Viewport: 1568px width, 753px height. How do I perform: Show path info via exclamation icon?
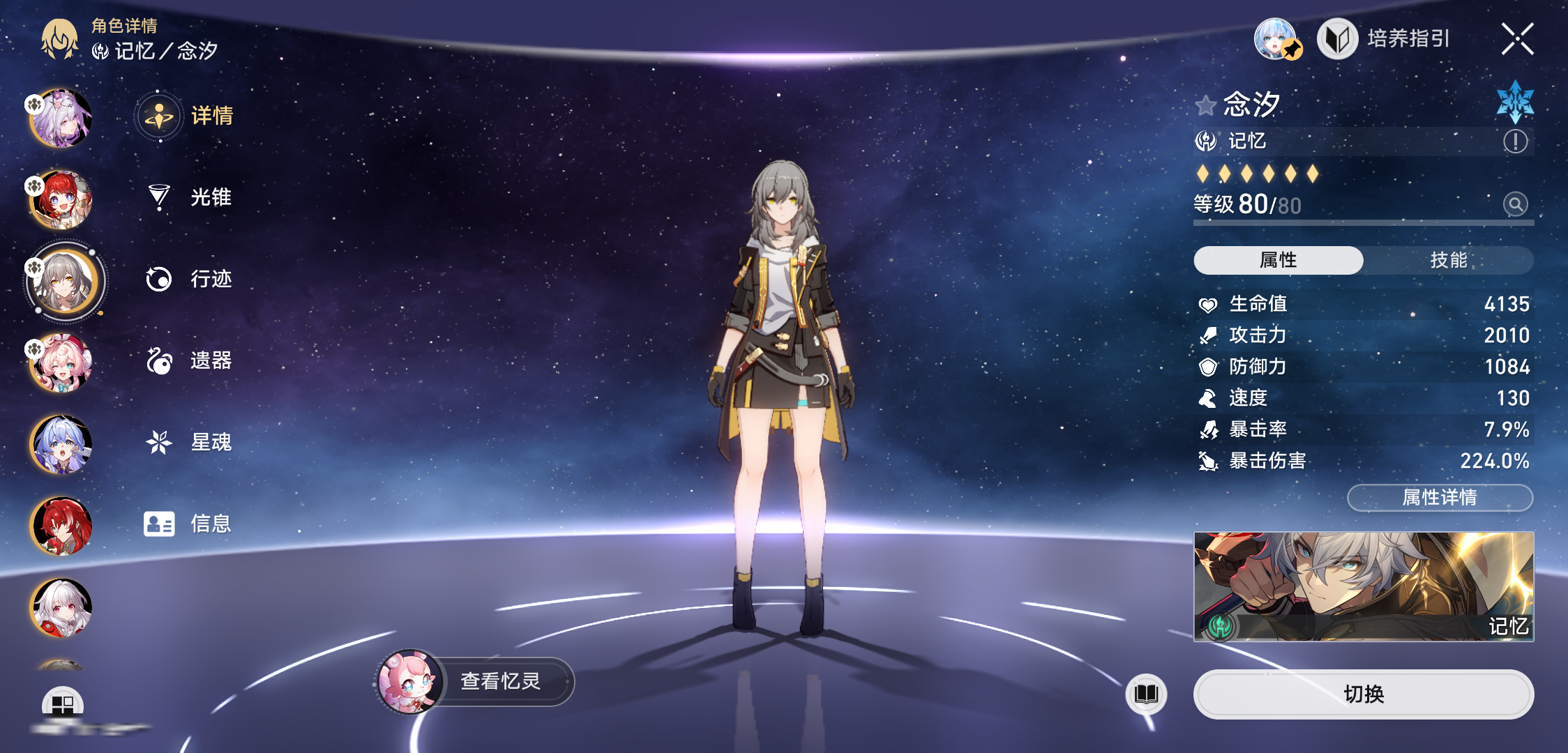pos(1515,142)
